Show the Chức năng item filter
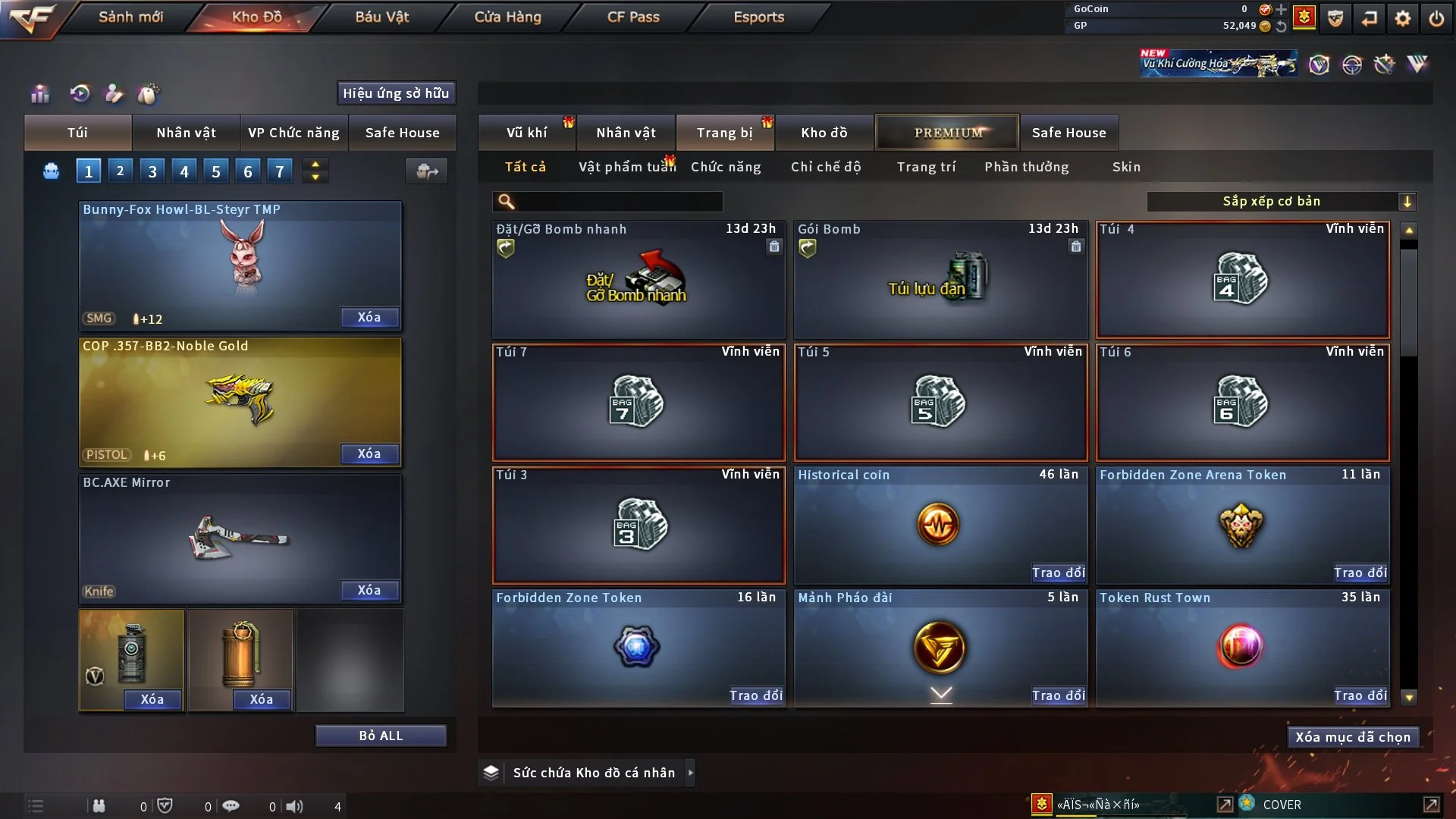Screen dimensions: 1456x819 click(x=726, y=167)
